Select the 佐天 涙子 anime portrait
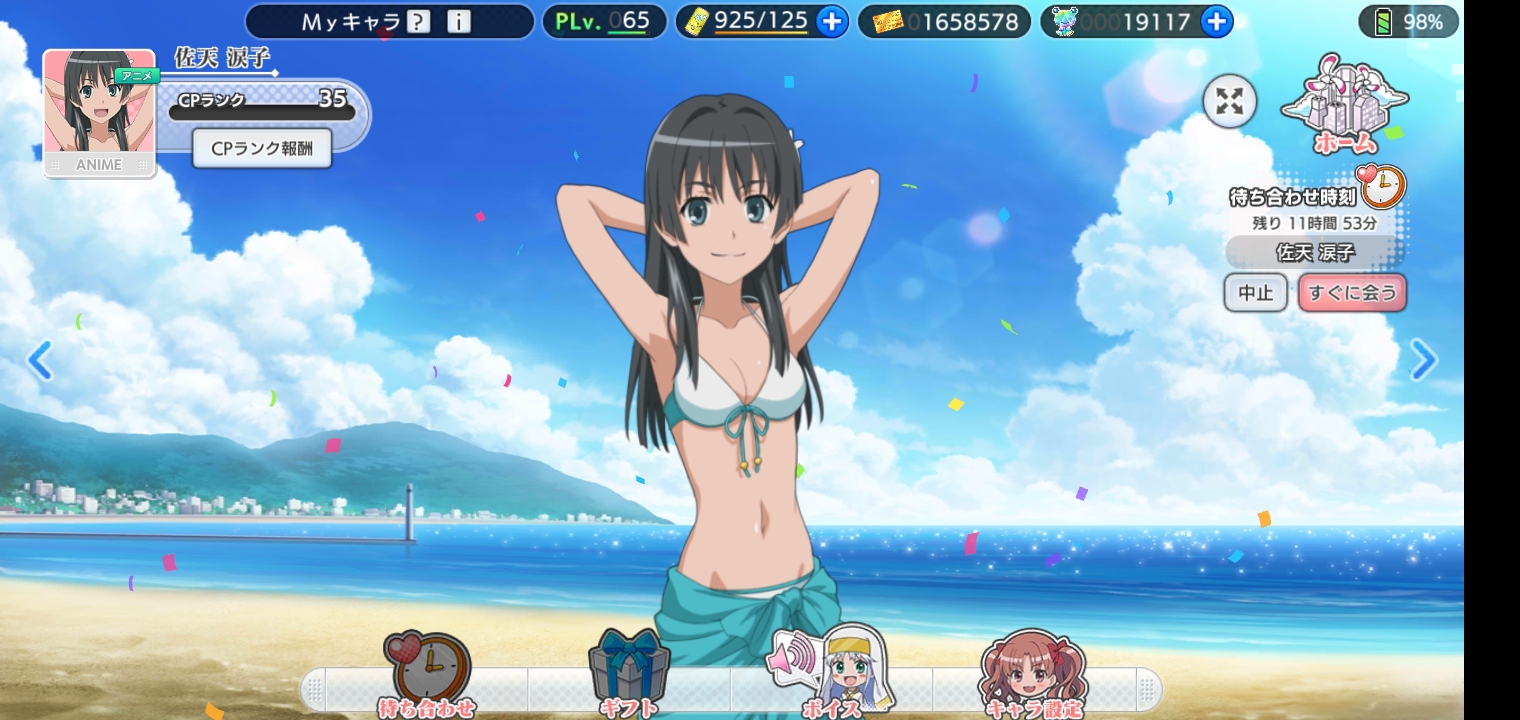This screenshot has width=1520, height=720. click(99, 113)
